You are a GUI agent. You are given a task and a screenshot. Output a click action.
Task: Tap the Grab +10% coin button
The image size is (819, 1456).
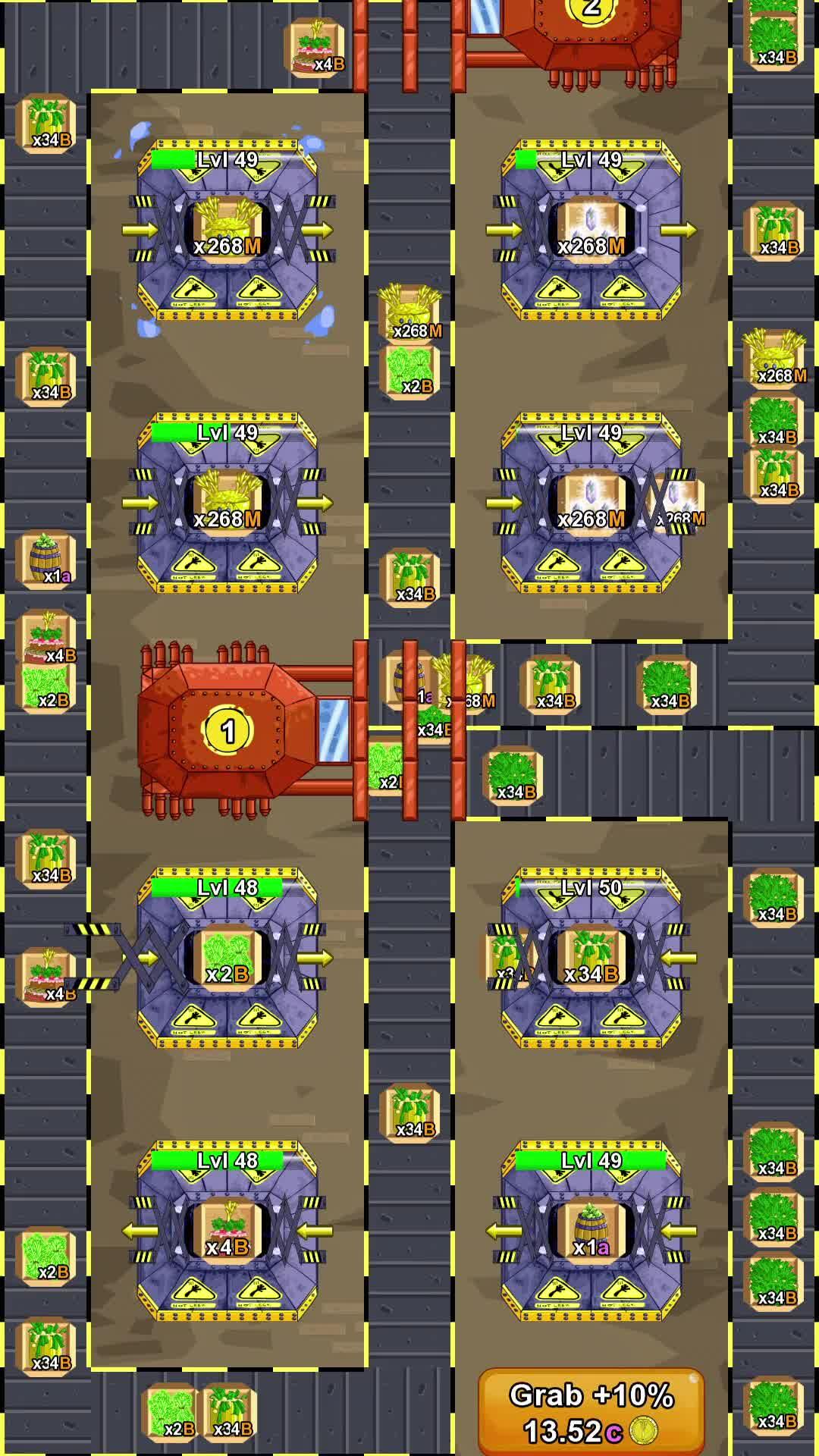(x=591, y=1412)
